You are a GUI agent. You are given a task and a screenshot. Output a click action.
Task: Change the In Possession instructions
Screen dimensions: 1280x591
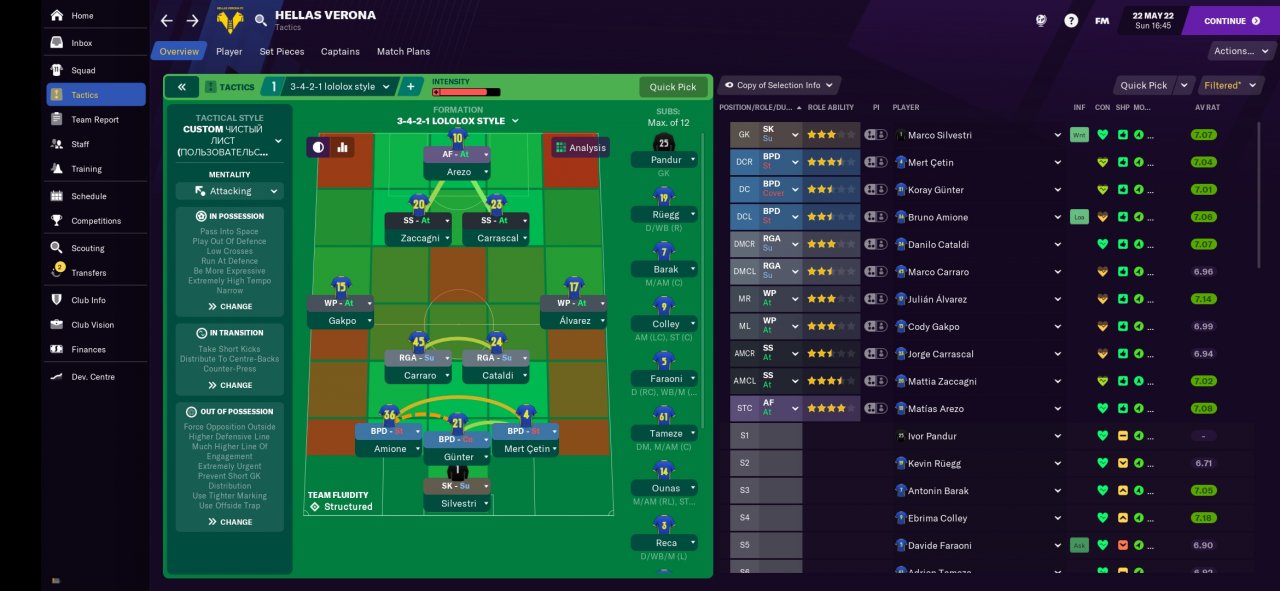230,306
